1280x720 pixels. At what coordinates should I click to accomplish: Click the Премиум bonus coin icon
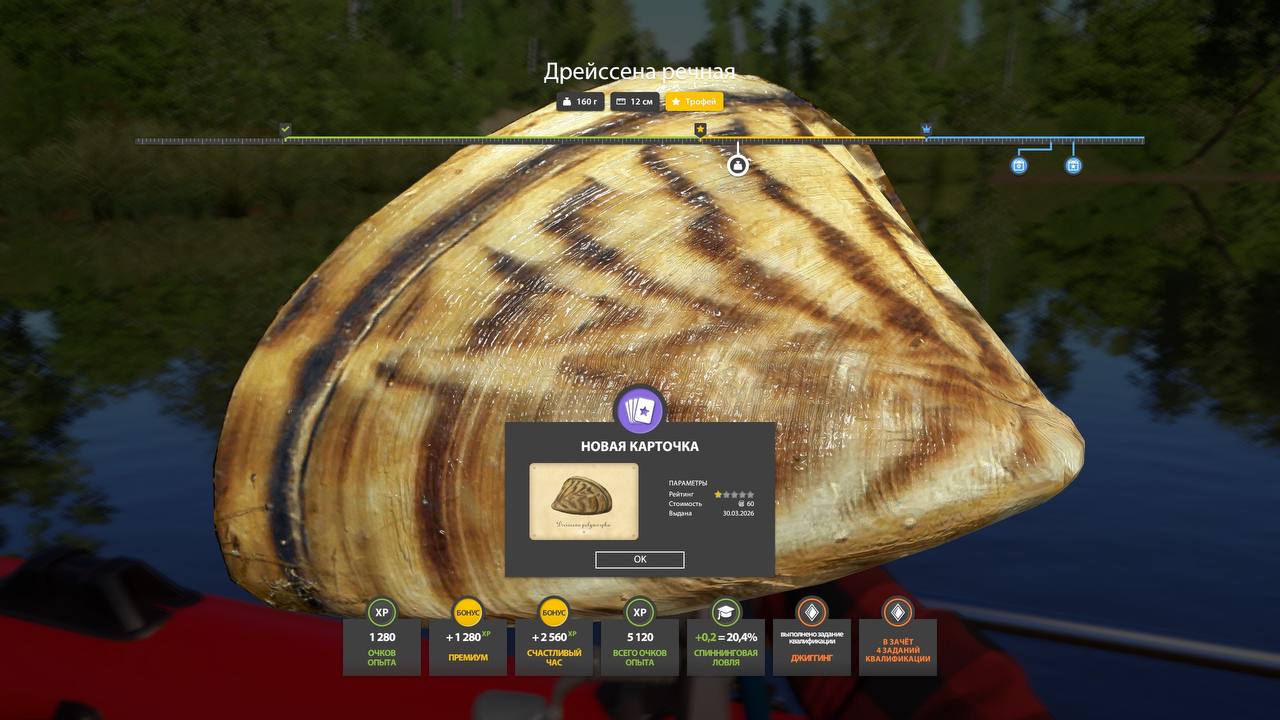pyautogui.click(x=467, y=611)
